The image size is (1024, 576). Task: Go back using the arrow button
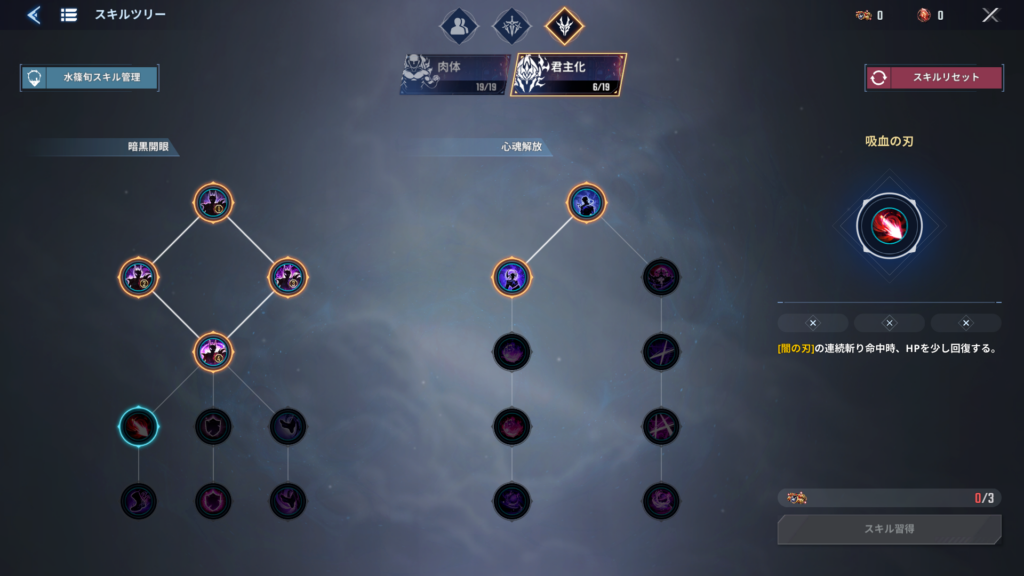point(34,15)
